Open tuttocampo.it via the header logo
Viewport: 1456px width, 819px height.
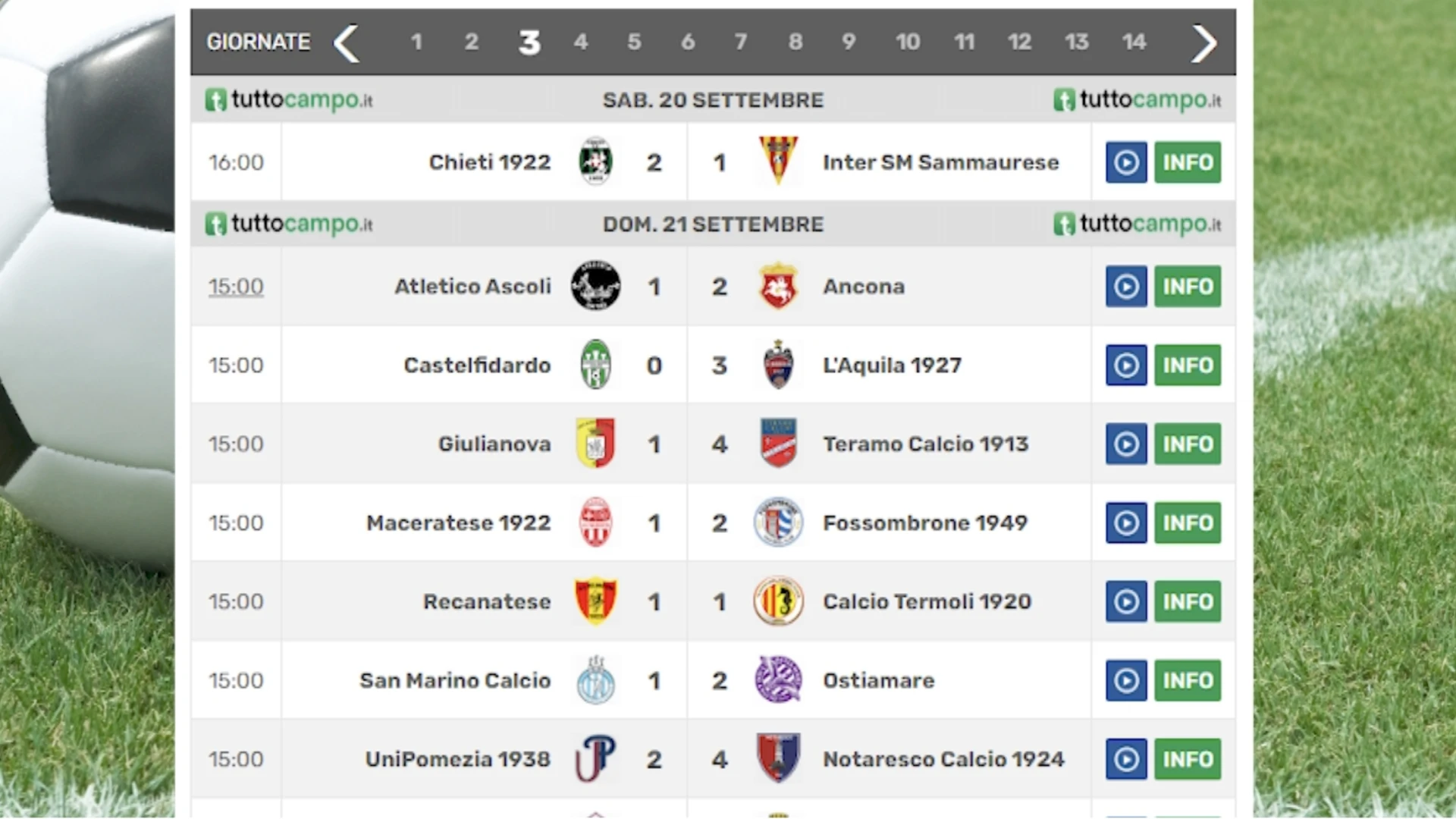point(288,99)
